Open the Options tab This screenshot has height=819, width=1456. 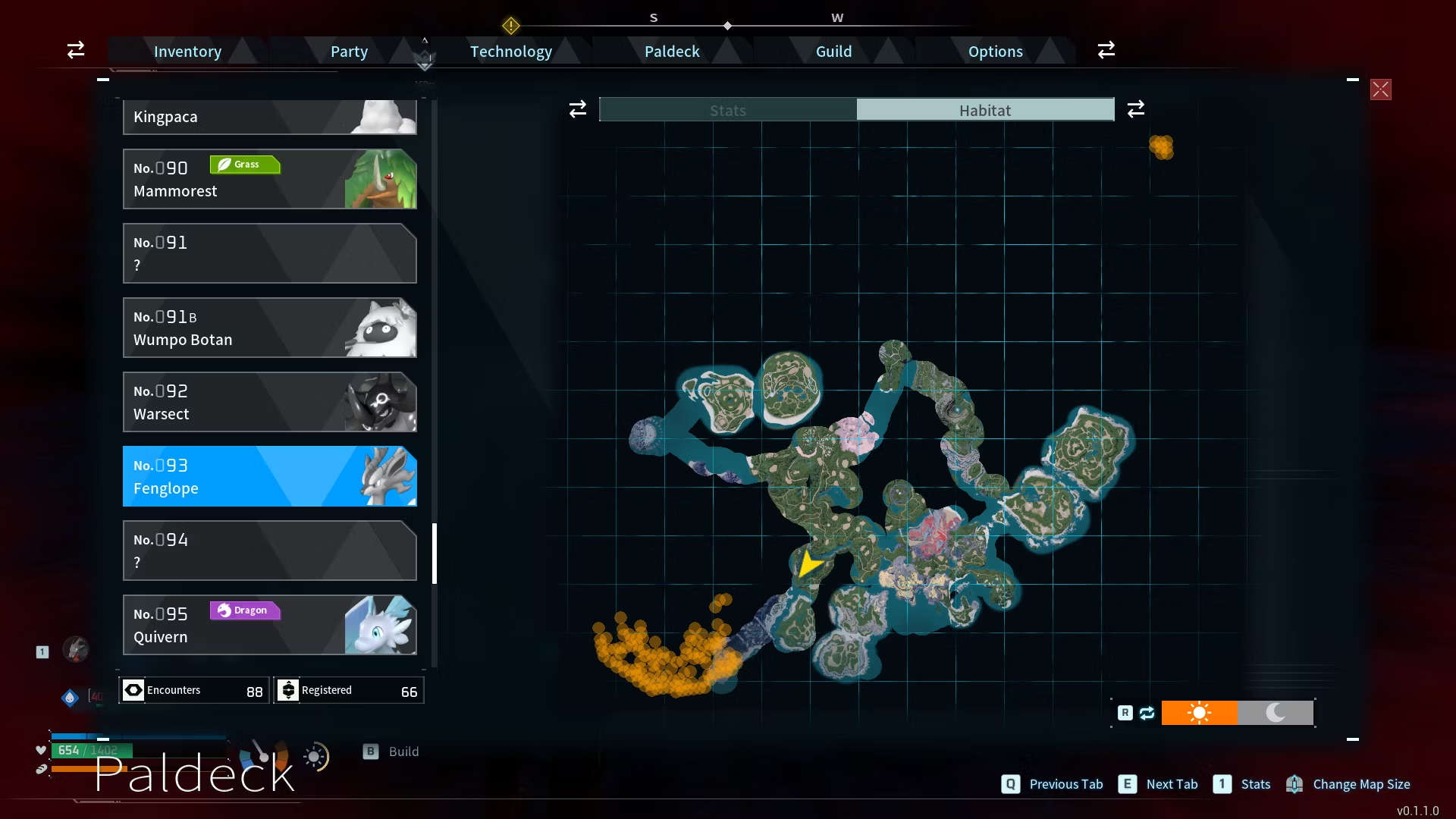pyautogui.click(x=995, y=52)
